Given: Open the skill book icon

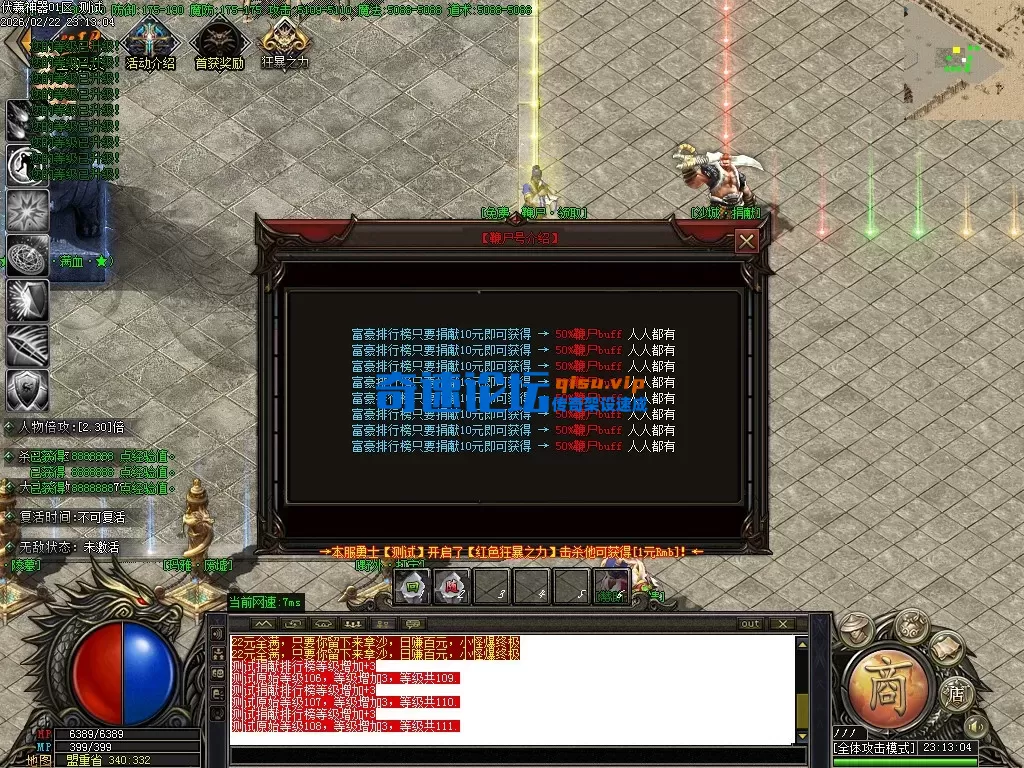Looking at the screenshot, I should (x=948, y=648).
